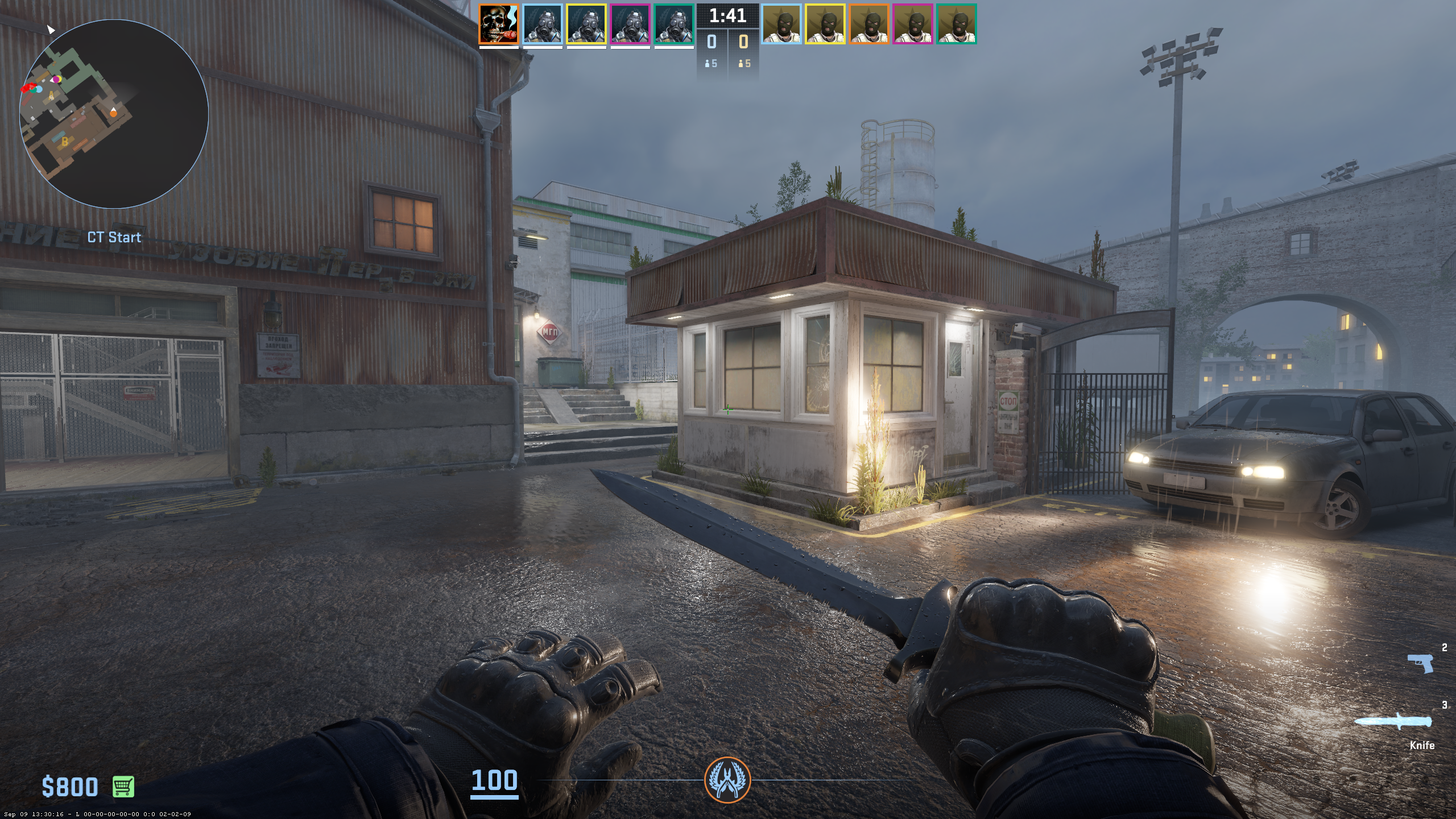Click the Counter-Terrorist team emblem badge
The height and width of the screenshot is (819, 1456).
point(727,779)
